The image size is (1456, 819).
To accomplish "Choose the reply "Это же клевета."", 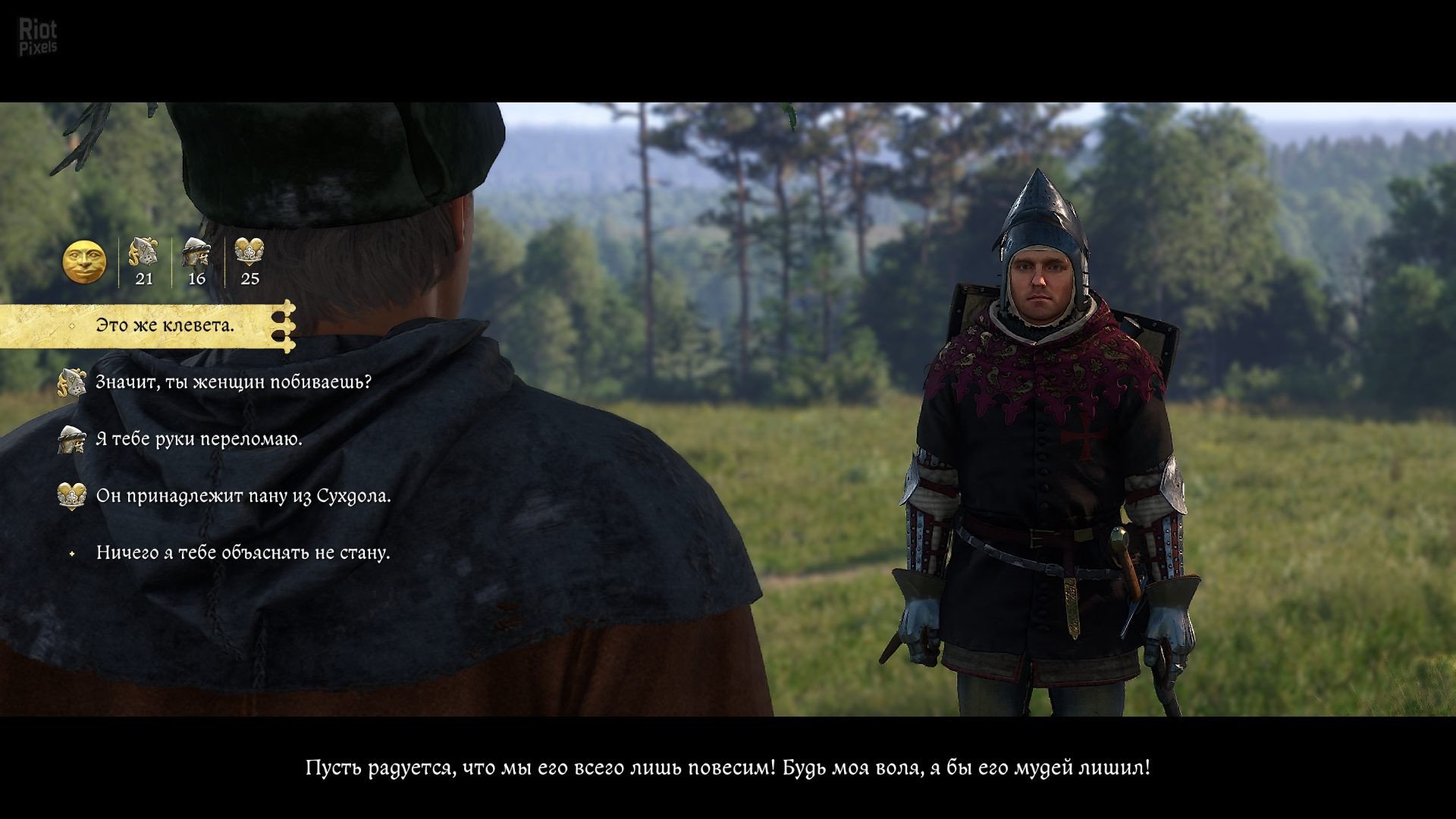I will (165, 326).
